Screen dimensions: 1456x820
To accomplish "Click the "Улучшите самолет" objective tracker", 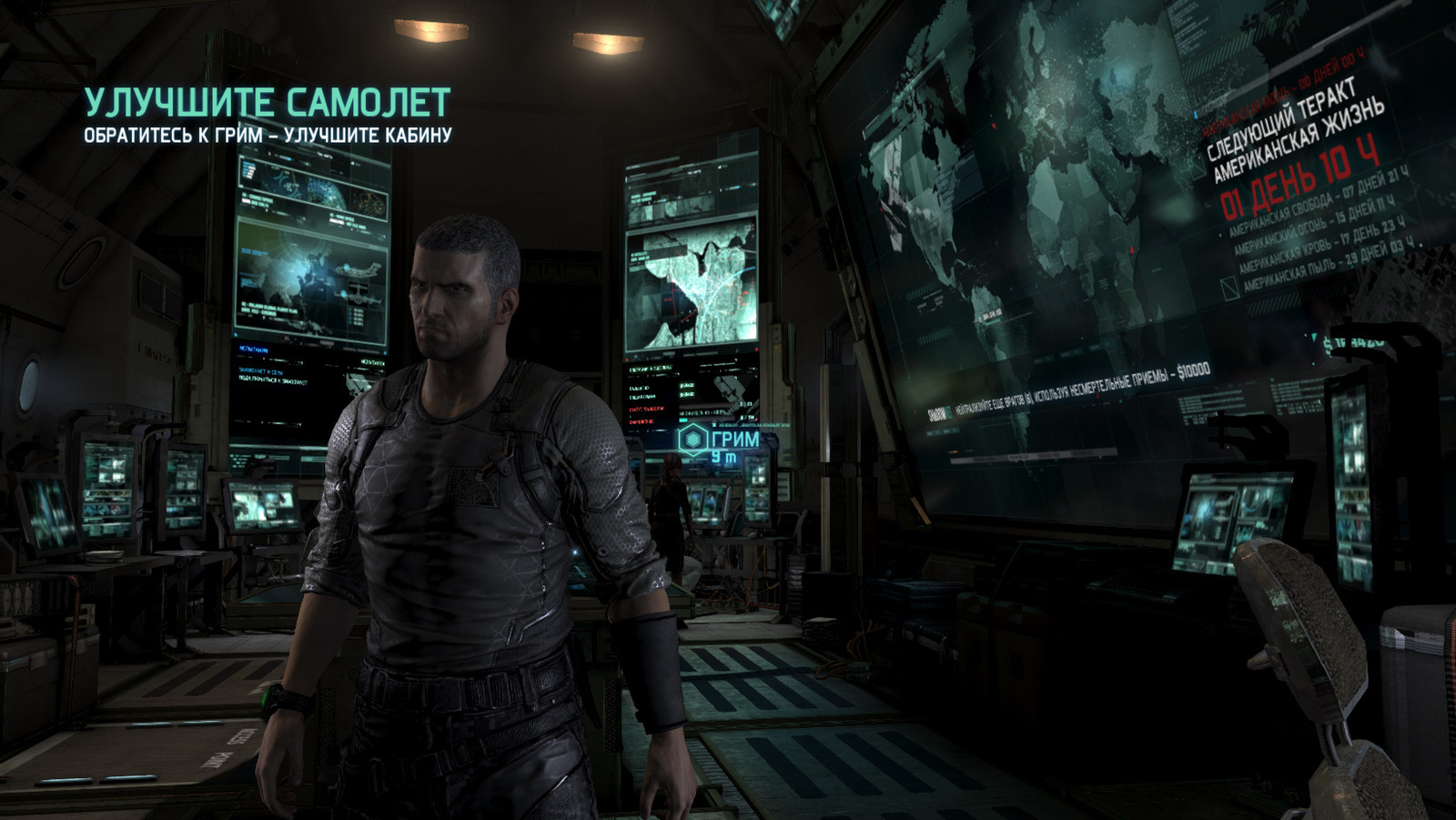I will pyautogui.click(x=268, y=104).
